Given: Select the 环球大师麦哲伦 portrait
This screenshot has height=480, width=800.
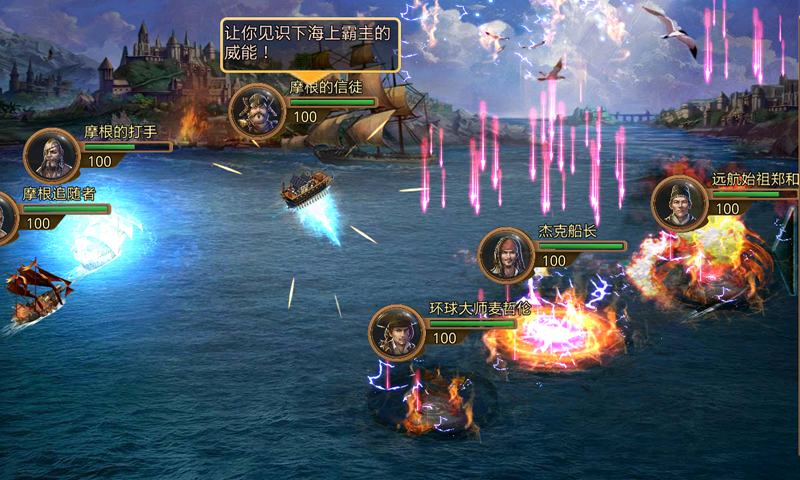Looking at the screenshot, I should click(x=397, y=332).
